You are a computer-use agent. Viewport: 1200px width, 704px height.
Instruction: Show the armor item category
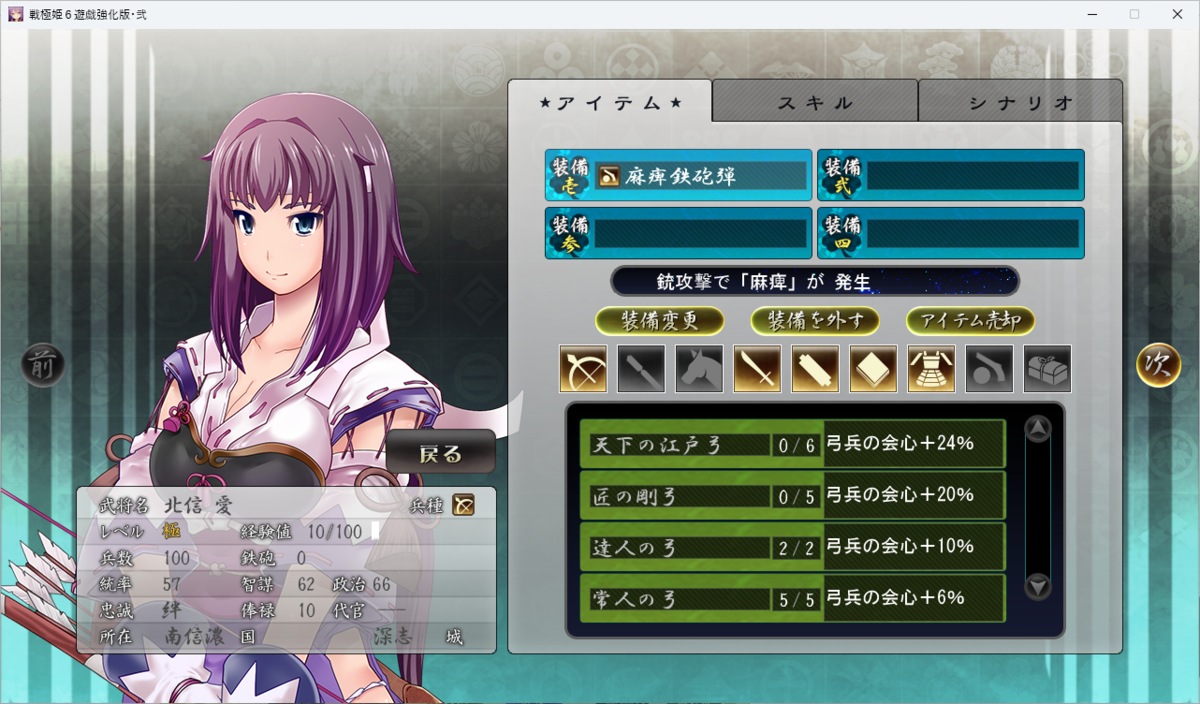[x=931, y=368]
